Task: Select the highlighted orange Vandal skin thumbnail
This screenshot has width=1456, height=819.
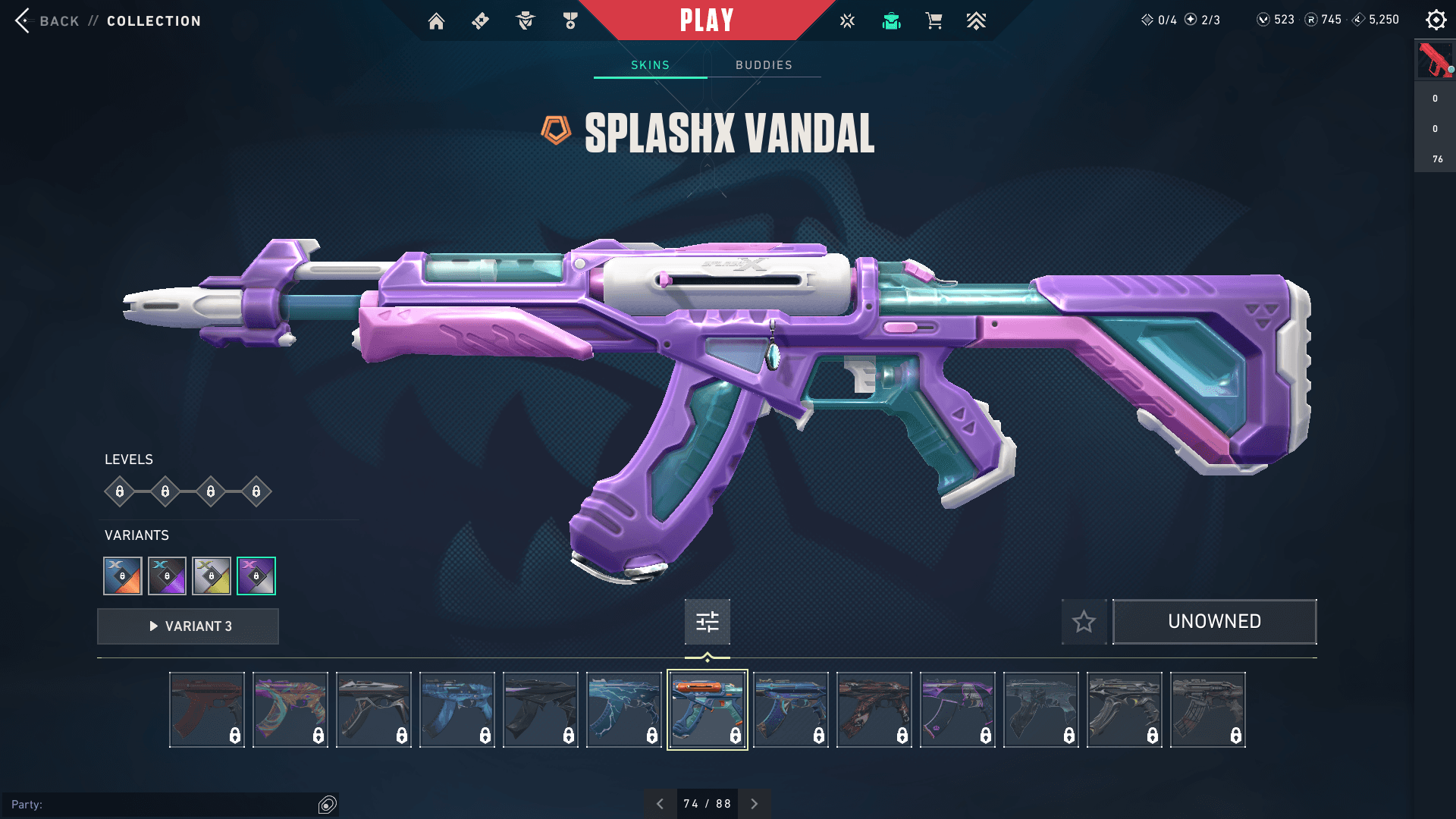Action: 707,709
